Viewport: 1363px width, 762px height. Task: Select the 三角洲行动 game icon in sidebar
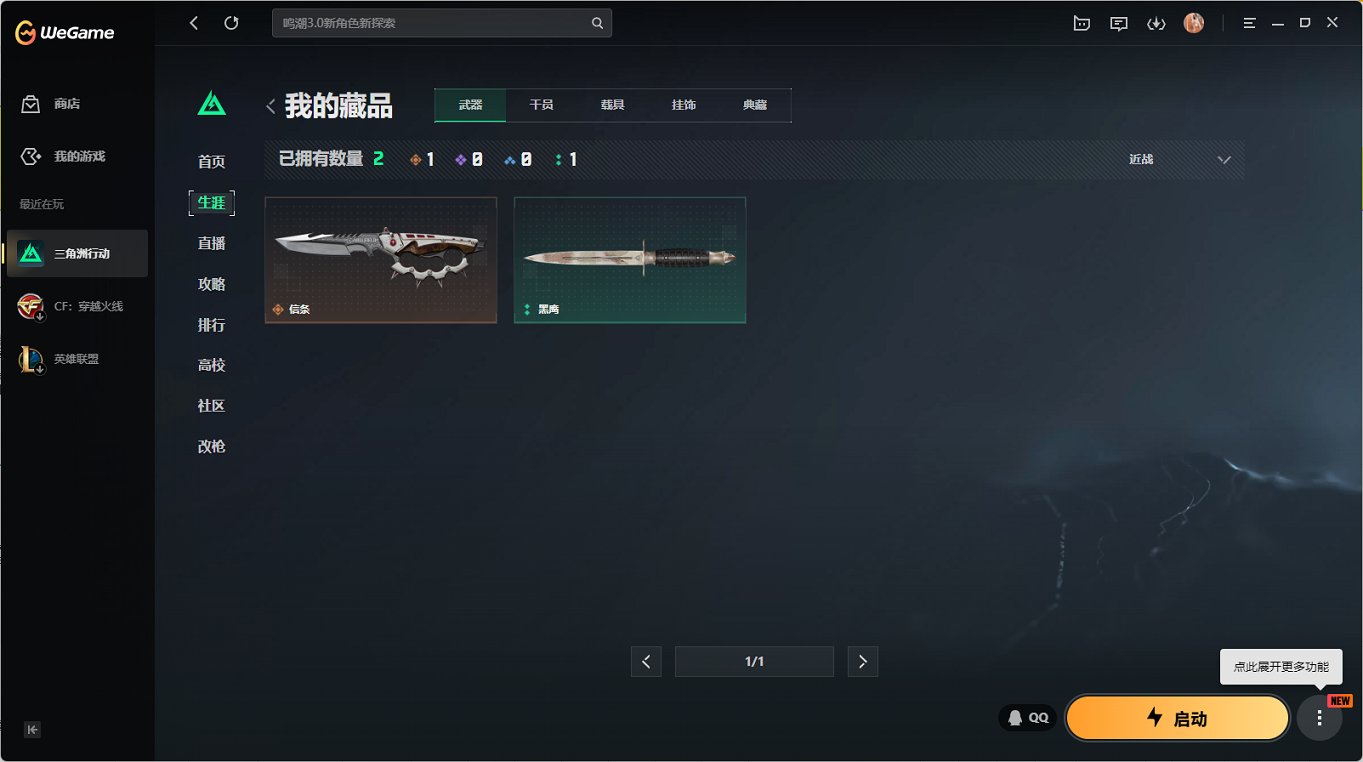coord(76,253)
